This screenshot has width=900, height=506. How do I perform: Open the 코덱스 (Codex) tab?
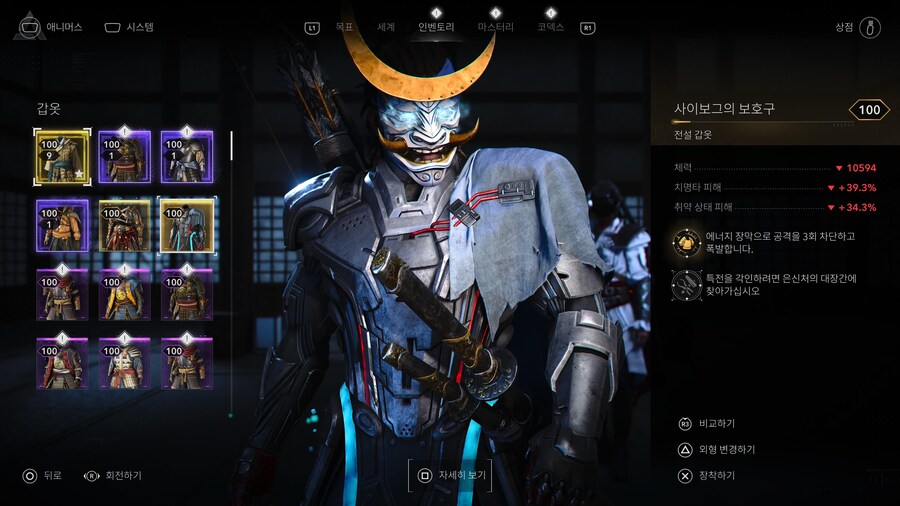pos(550,27)
